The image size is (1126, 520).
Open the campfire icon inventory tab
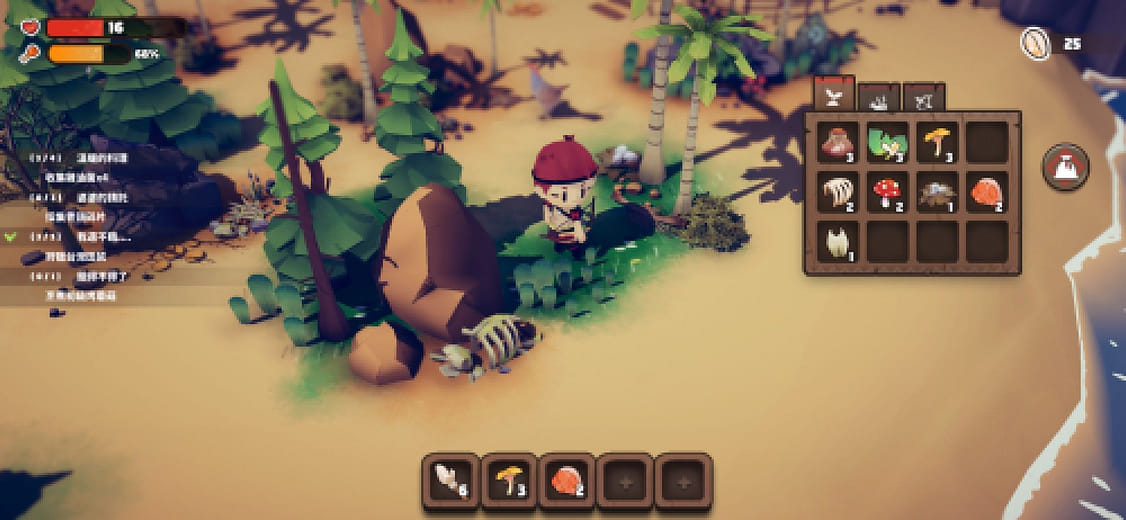(879, 98)
